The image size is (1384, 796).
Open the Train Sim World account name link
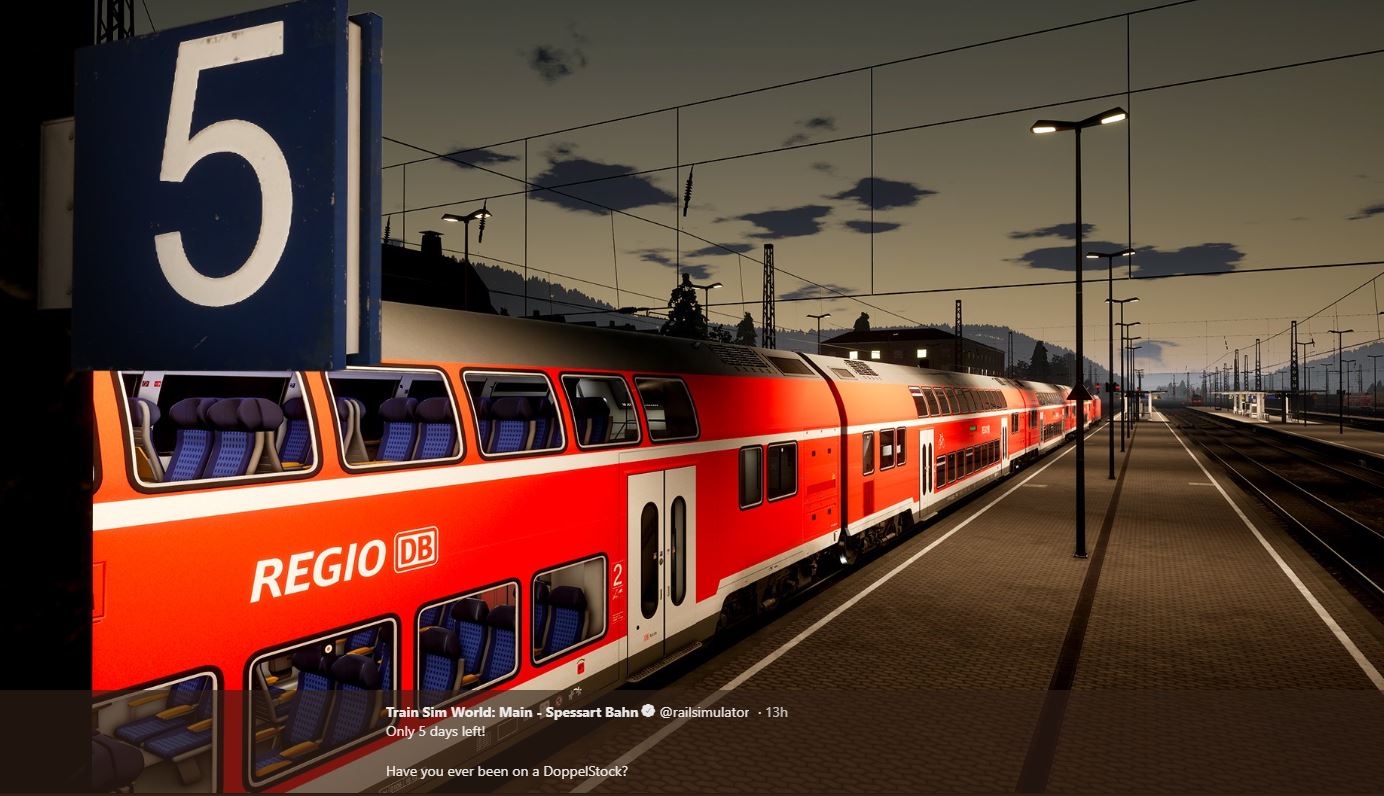[512, 712]
